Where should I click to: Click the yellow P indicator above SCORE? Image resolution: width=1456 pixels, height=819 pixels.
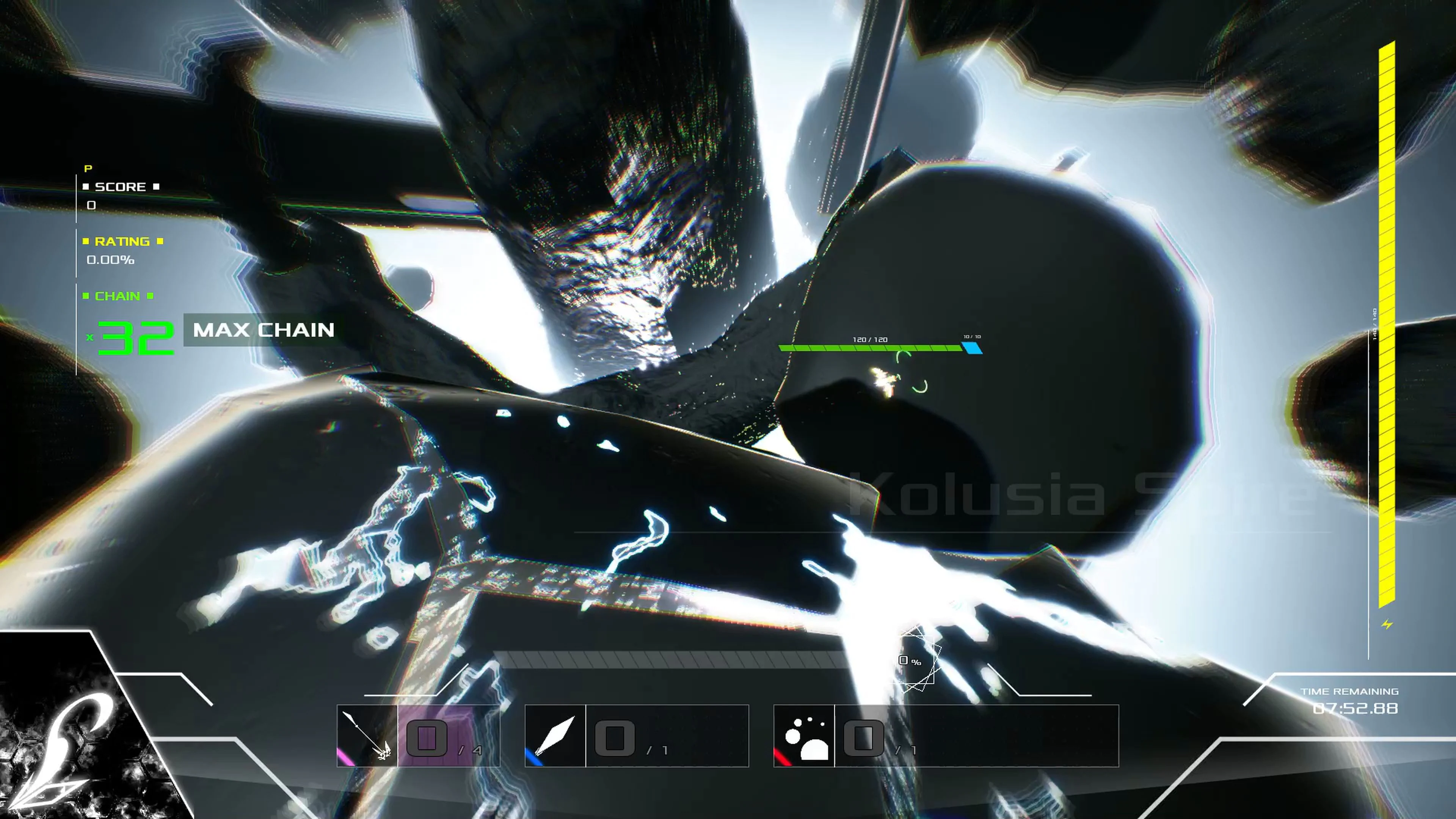coord(88,168)
